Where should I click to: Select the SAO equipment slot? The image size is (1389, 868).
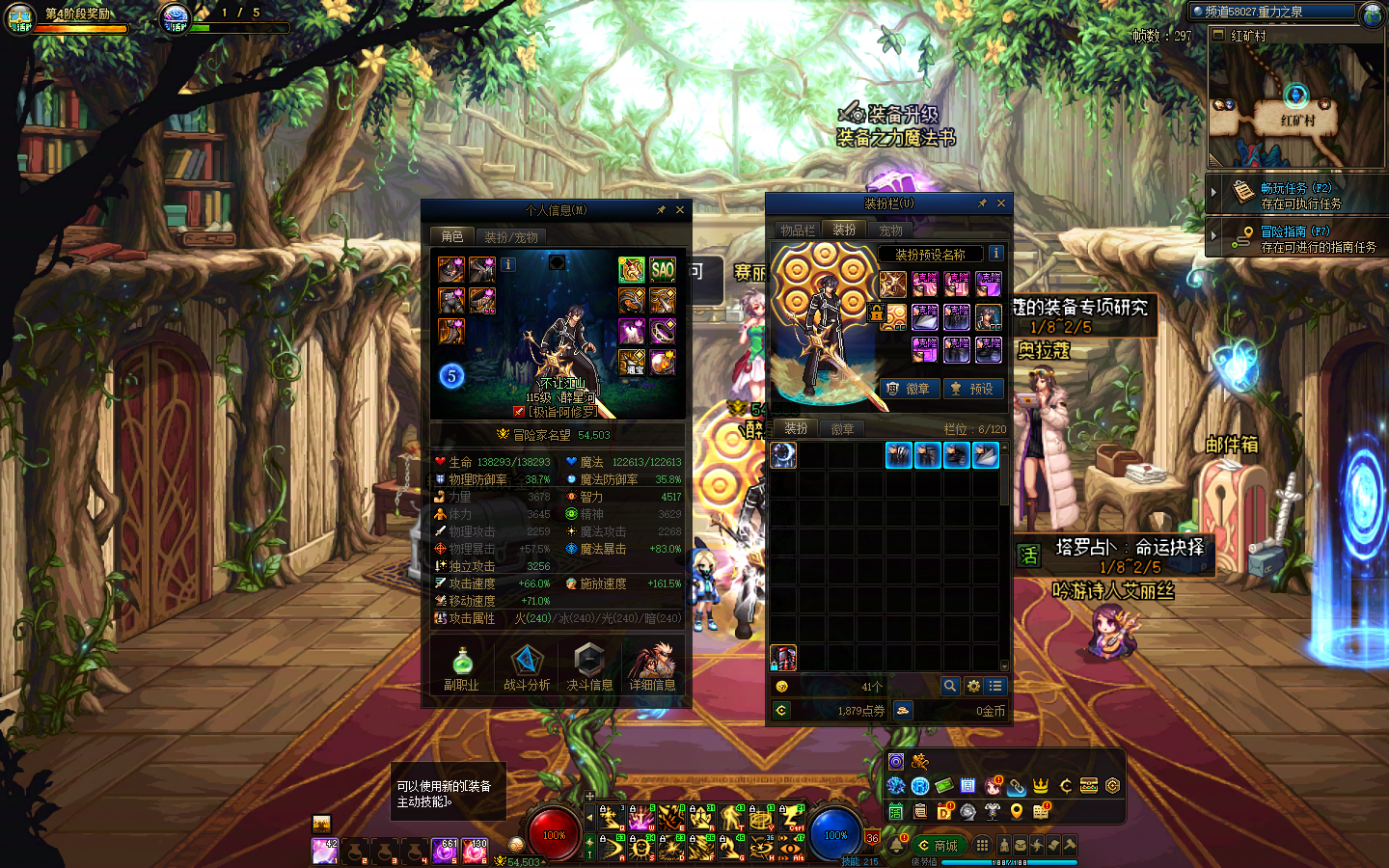pyautogui.click(x=663, y=269)
